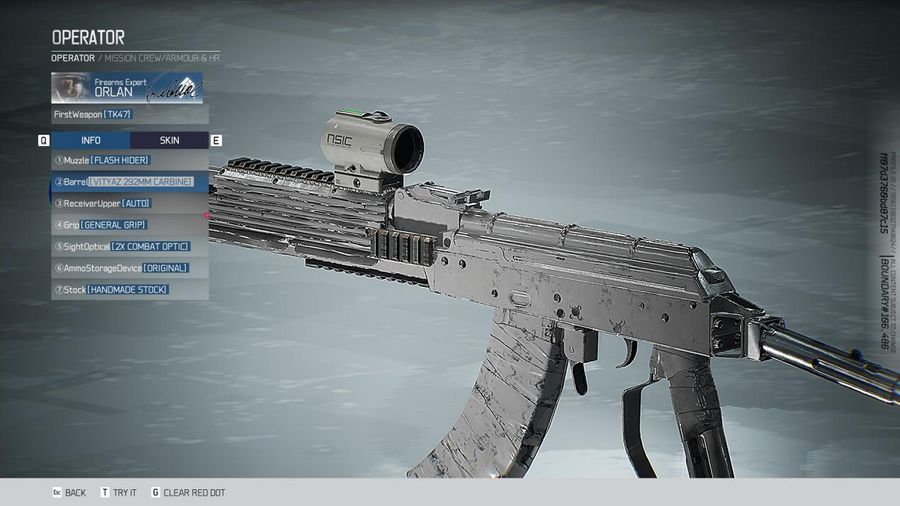Click the TRY IT option
The height and width of the screenshot is (506, 900).
pos(119,493)
